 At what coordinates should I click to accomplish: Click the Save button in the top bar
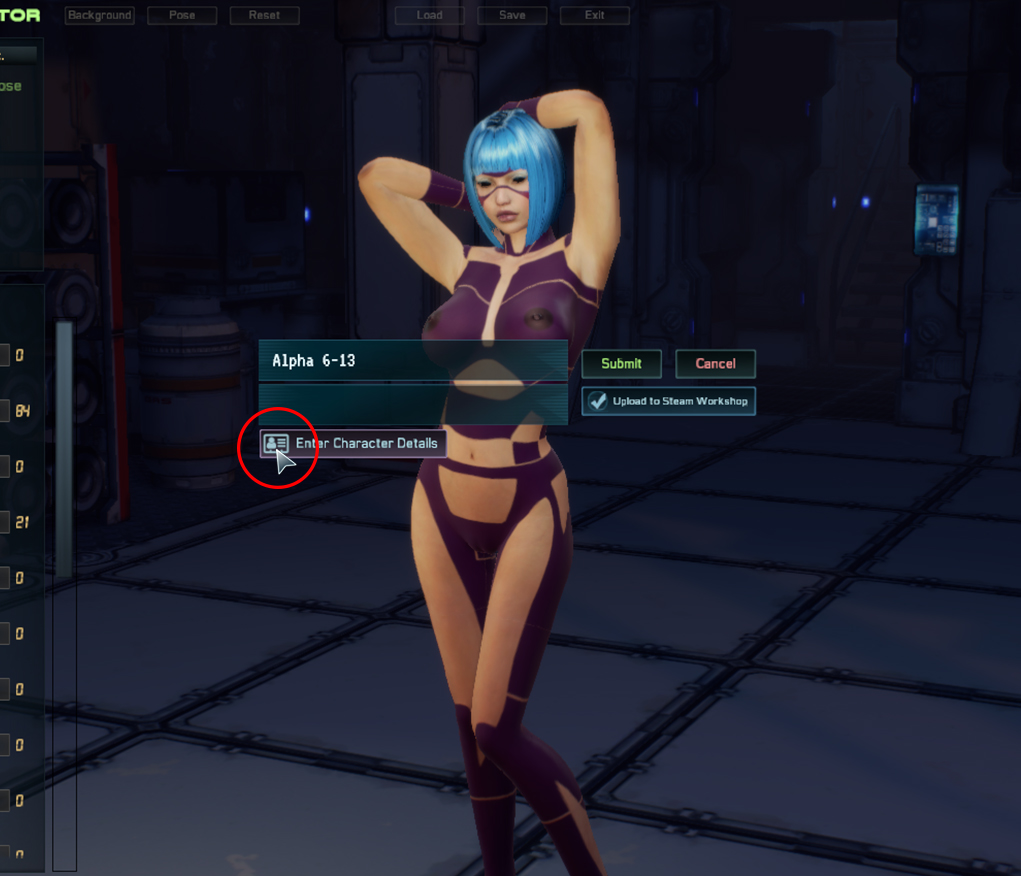coord(512,15)
